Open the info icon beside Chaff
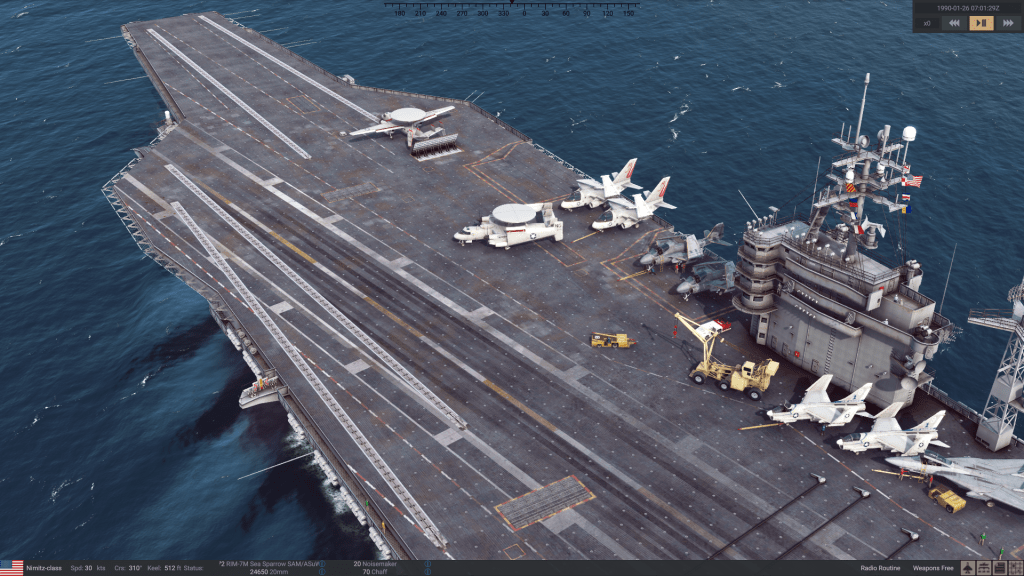 [x=428, y=572]
